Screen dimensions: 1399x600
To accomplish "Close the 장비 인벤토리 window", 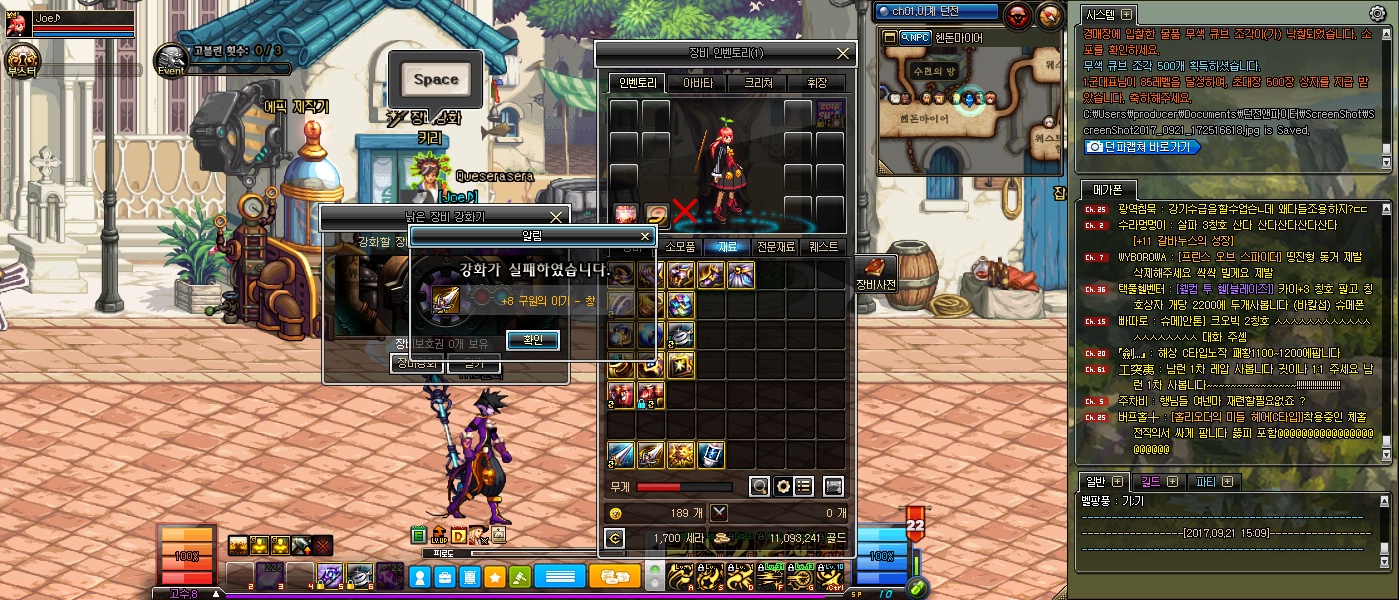I will (844, 53).
